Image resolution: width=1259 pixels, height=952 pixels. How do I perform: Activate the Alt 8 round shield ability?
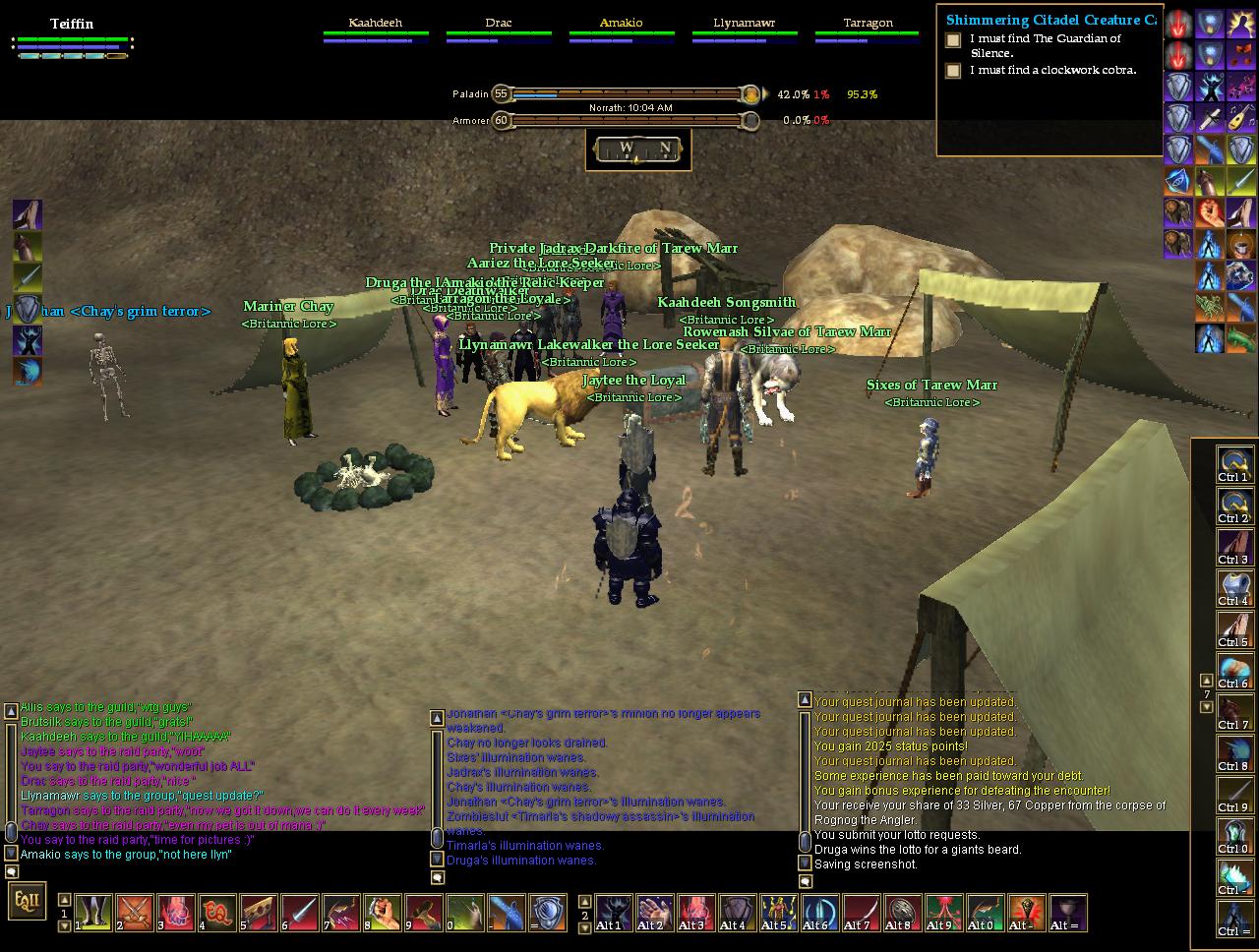tap(900, 913)
